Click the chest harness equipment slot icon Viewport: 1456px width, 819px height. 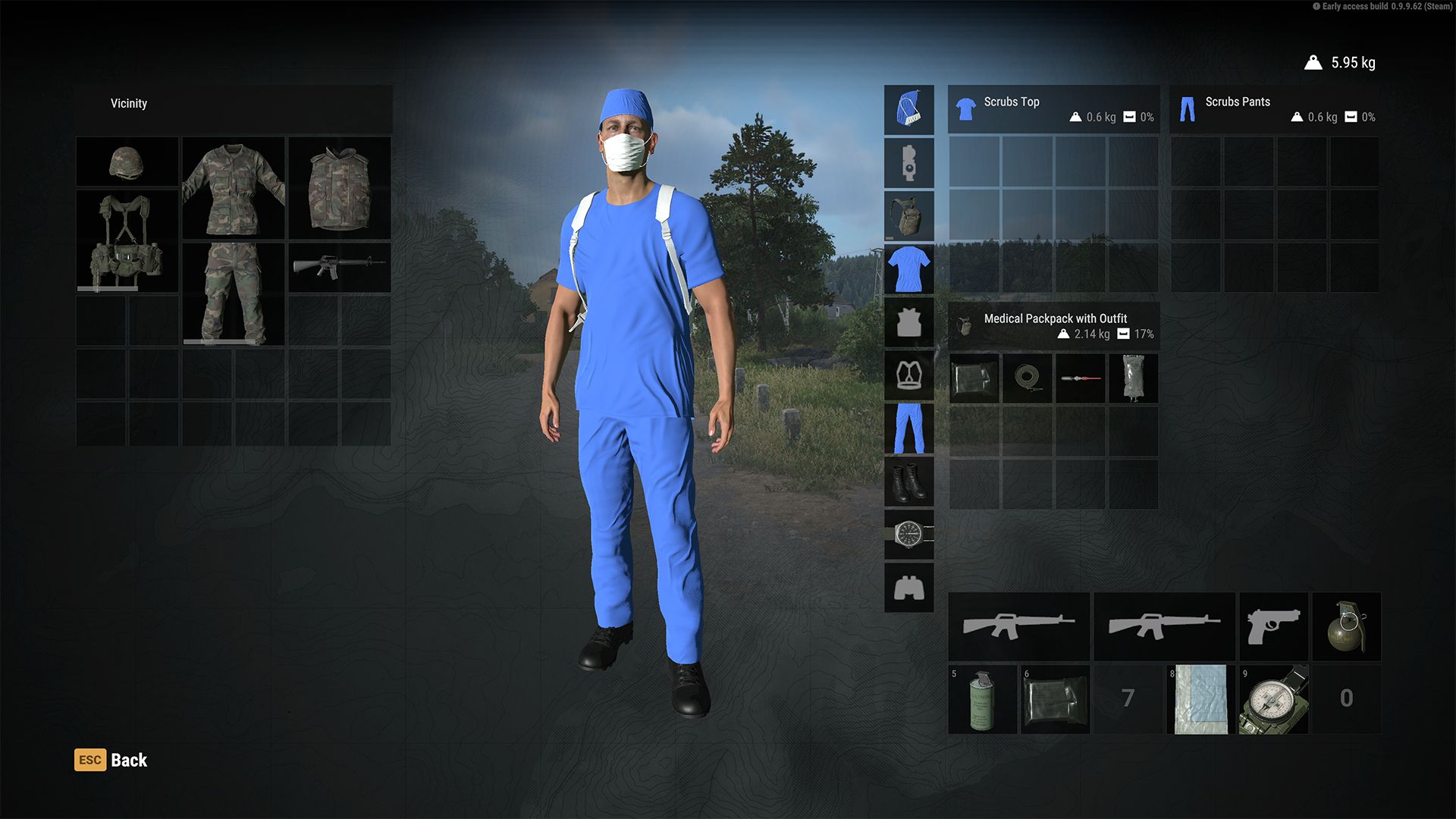[908, 375]
